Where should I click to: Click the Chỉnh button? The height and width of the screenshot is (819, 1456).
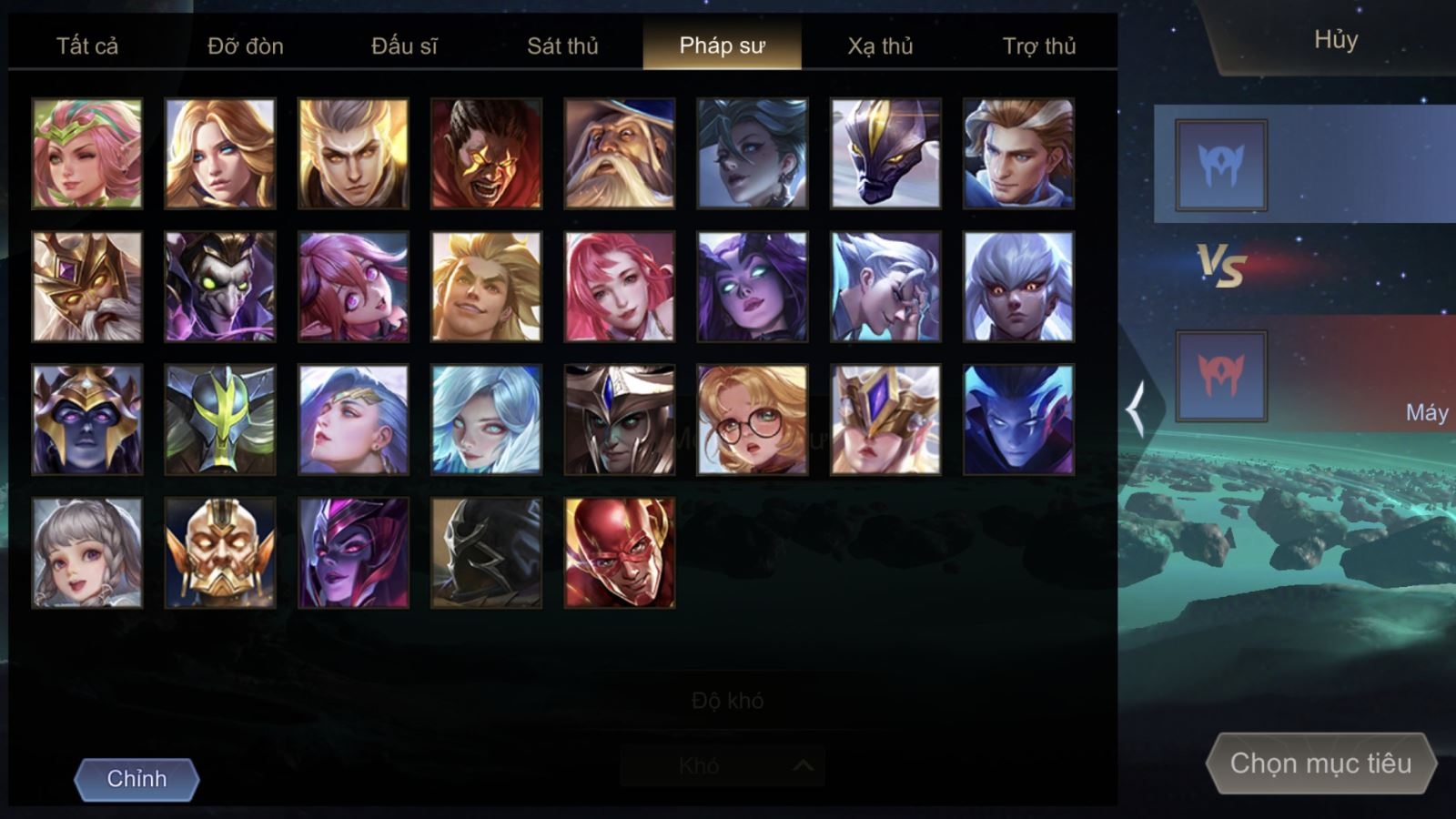(x=136, y=779)
